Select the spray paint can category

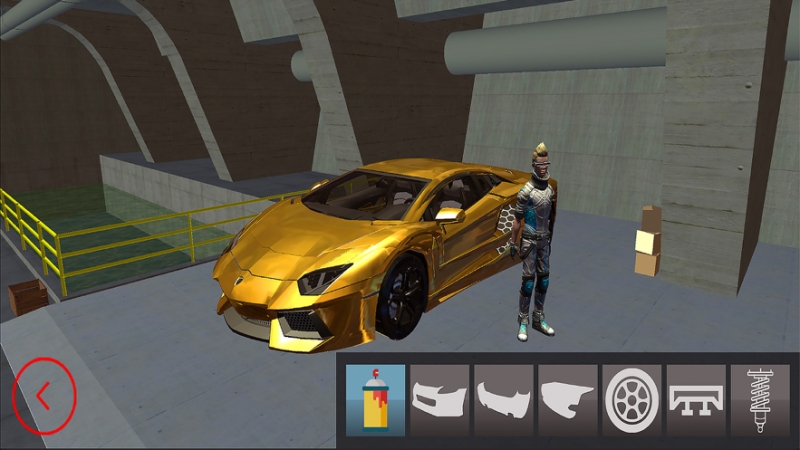[x=376, y=400]
